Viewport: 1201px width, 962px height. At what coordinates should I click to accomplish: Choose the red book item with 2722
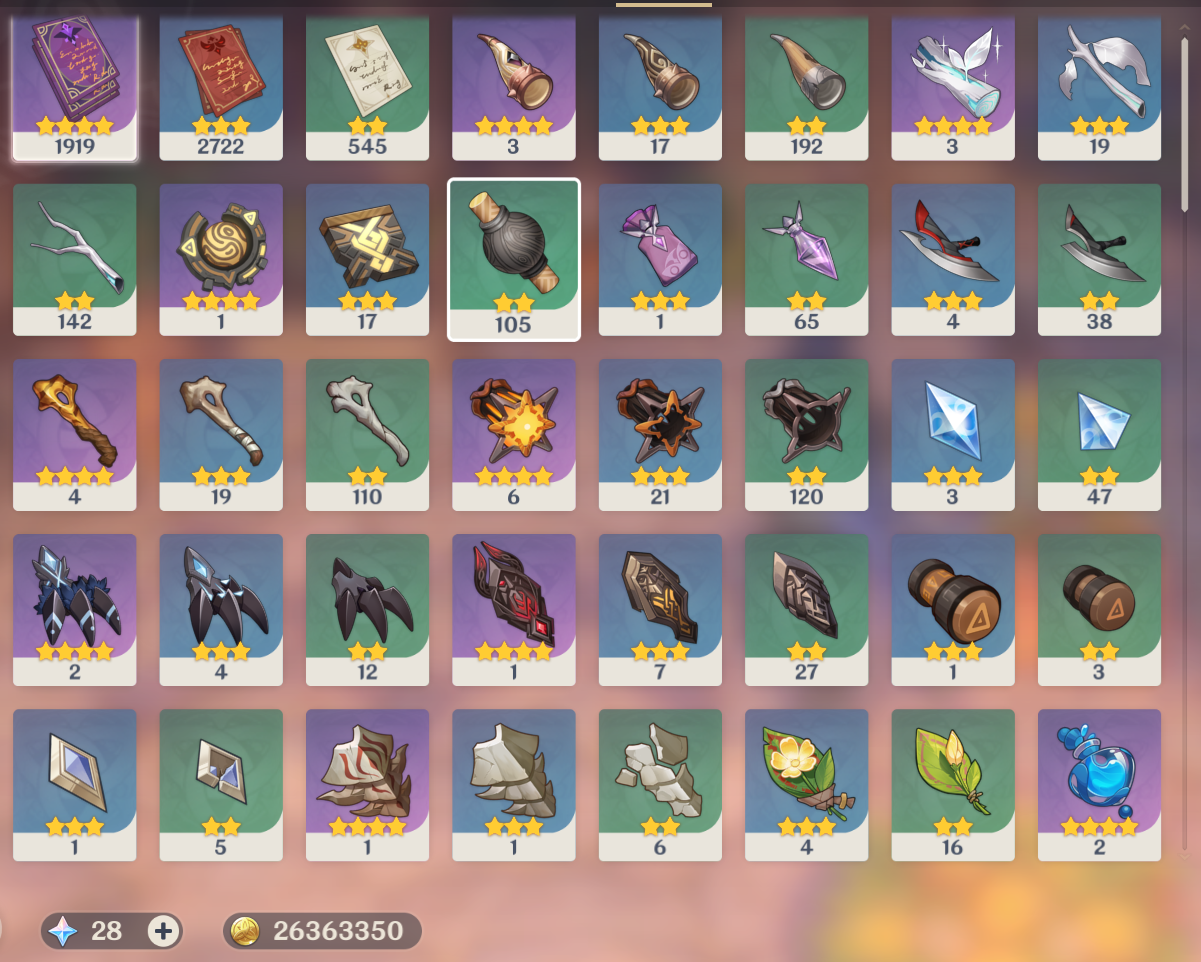point(221,86)
